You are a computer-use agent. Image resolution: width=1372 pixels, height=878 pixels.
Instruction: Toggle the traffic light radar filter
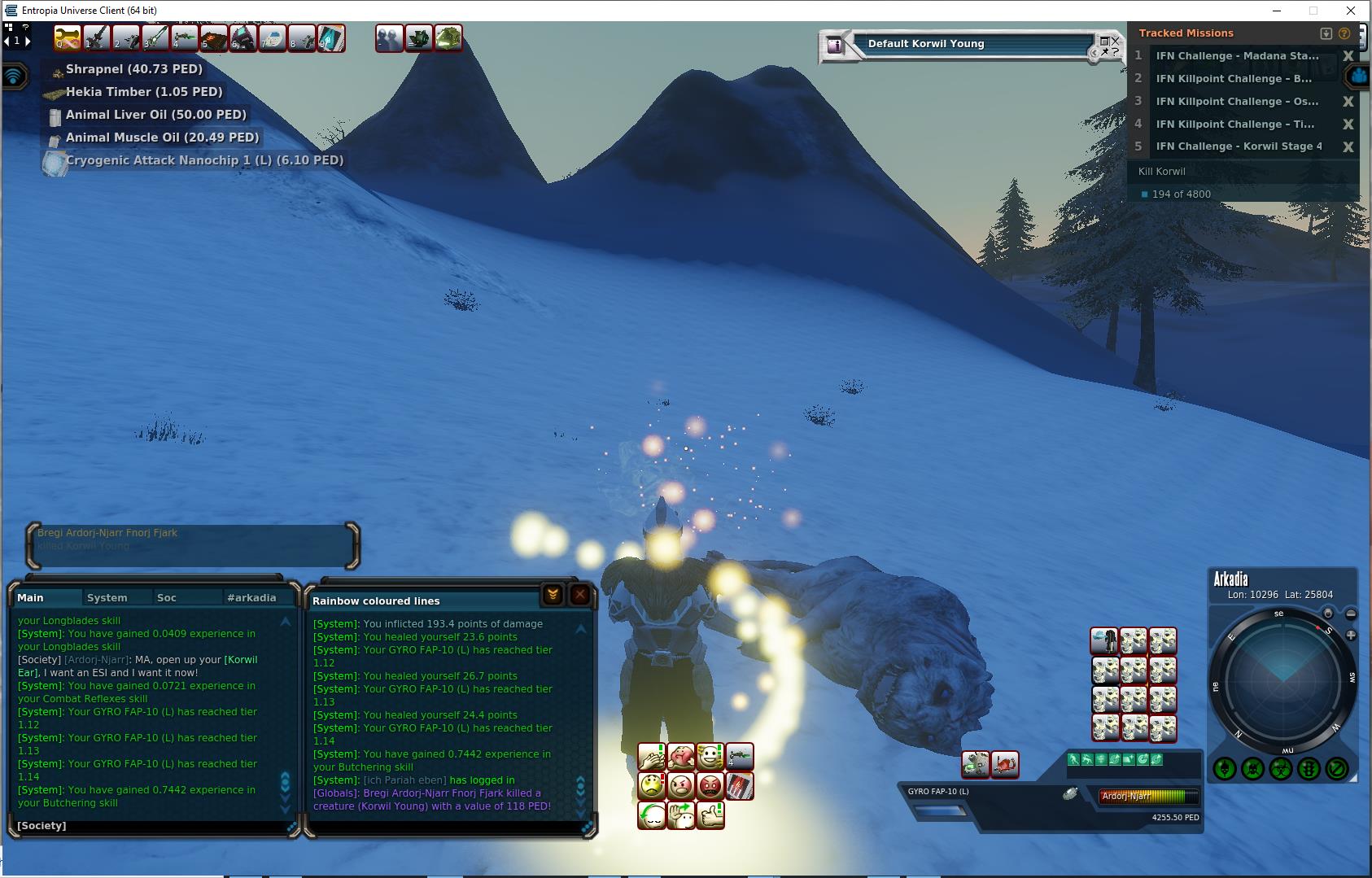point(1309,768)
